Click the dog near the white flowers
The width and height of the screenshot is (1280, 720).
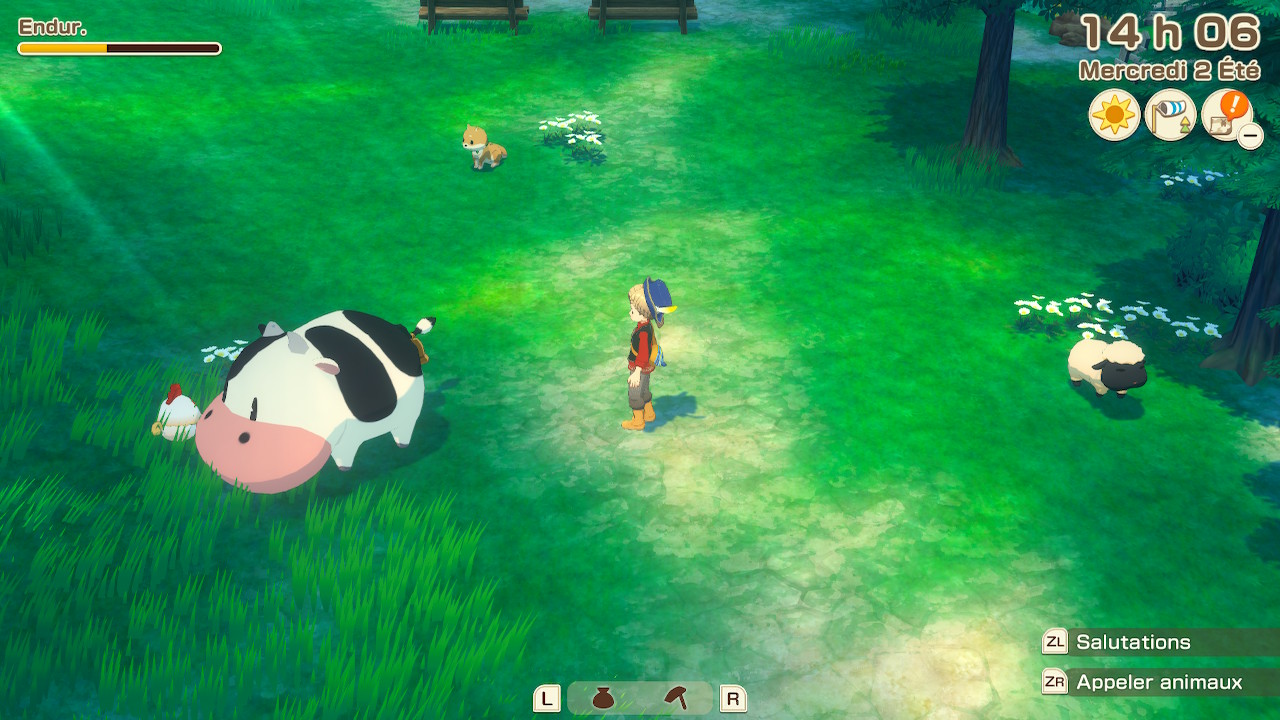tap(480, 145)
